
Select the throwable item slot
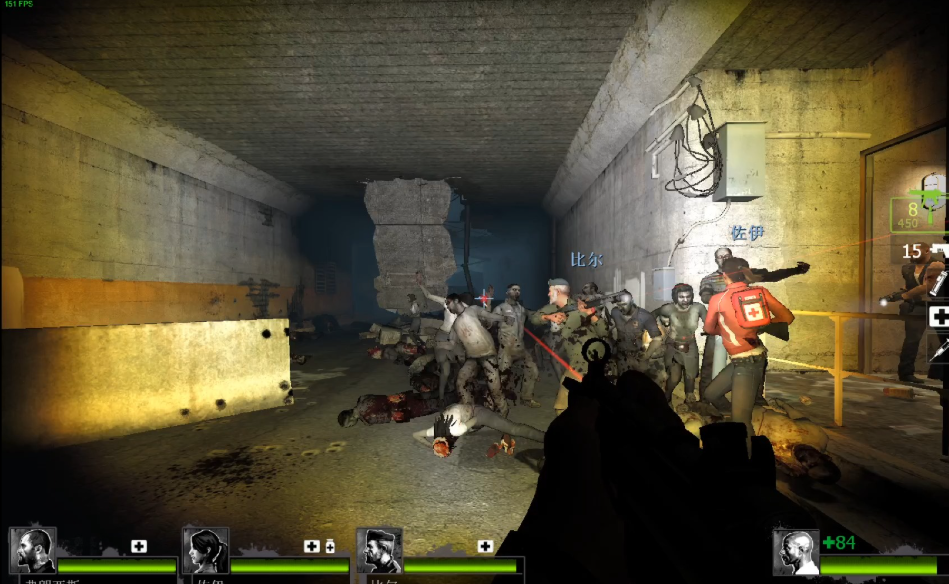(x=940, y=283)
